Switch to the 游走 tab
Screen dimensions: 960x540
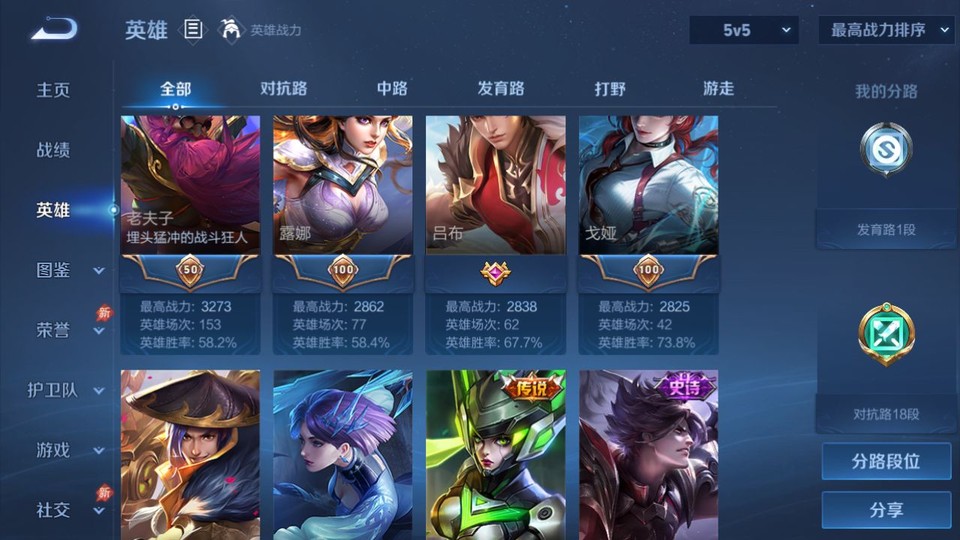(x=718, y=88)
